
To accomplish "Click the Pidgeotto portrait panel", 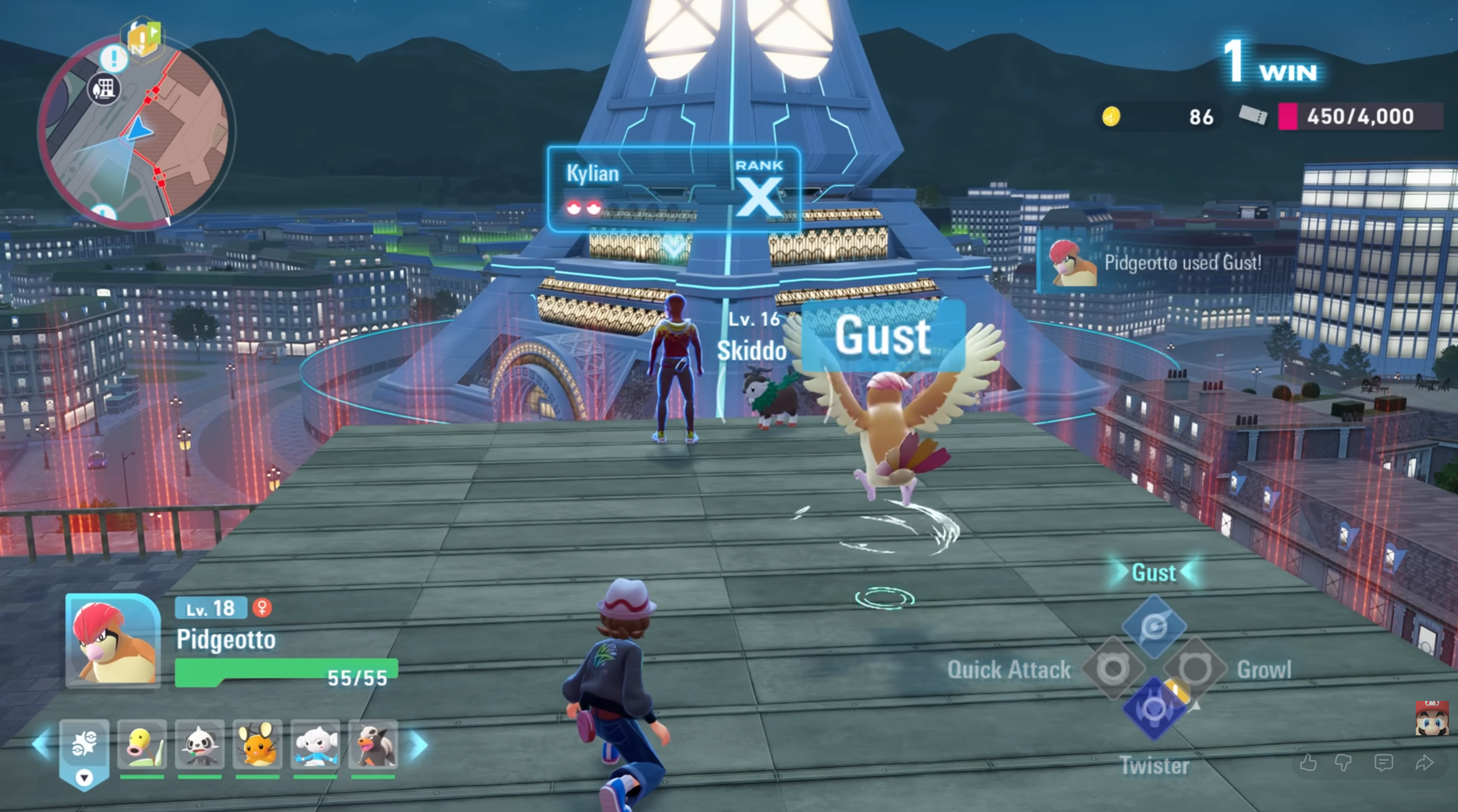I will 113,641.
